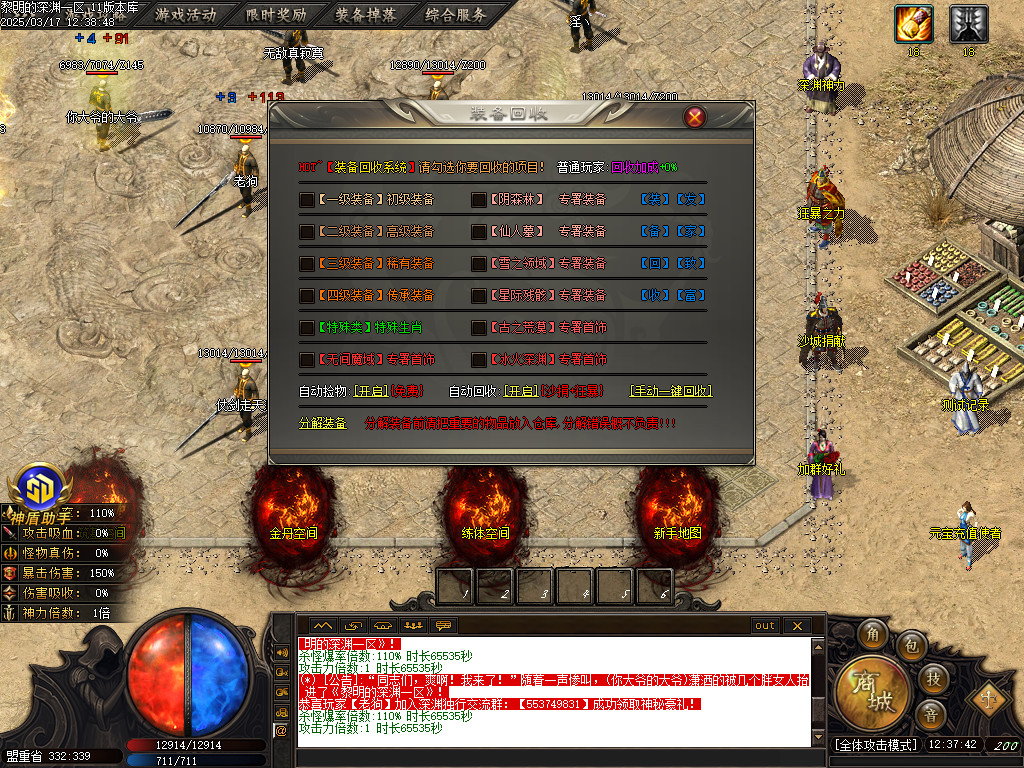
Task: Click the 手动一键回收 link
Action: point(670,391)
